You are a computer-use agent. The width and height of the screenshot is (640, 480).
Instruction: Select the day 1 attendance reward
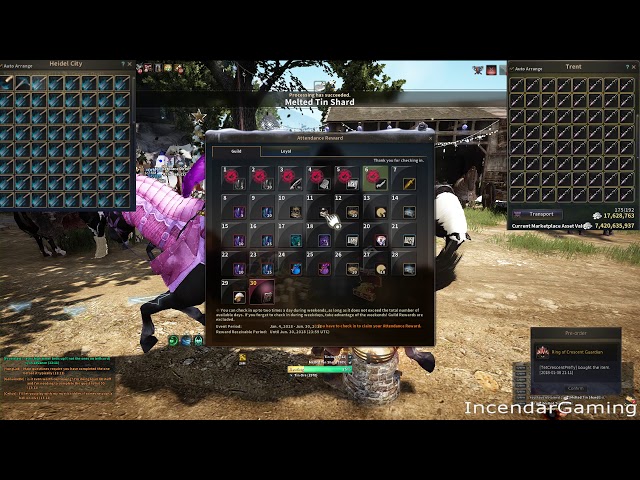pyautogui.click(x=236, y=180)
